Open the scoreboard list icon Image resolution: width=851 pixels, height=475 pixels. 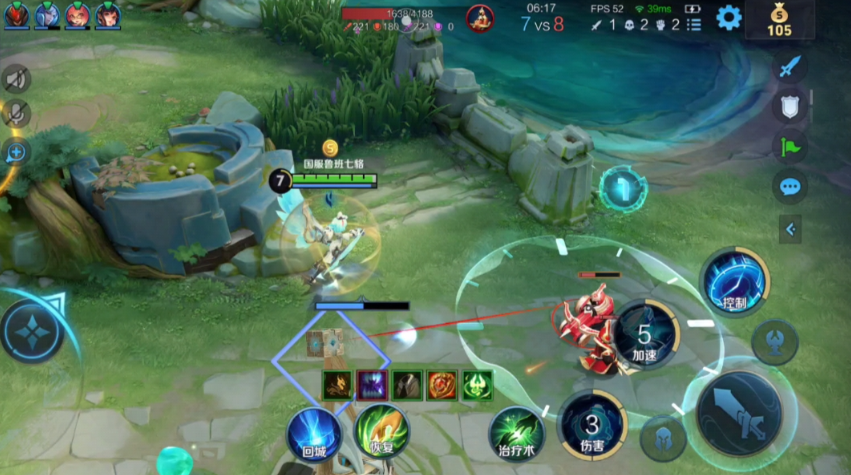click(694, 24)
